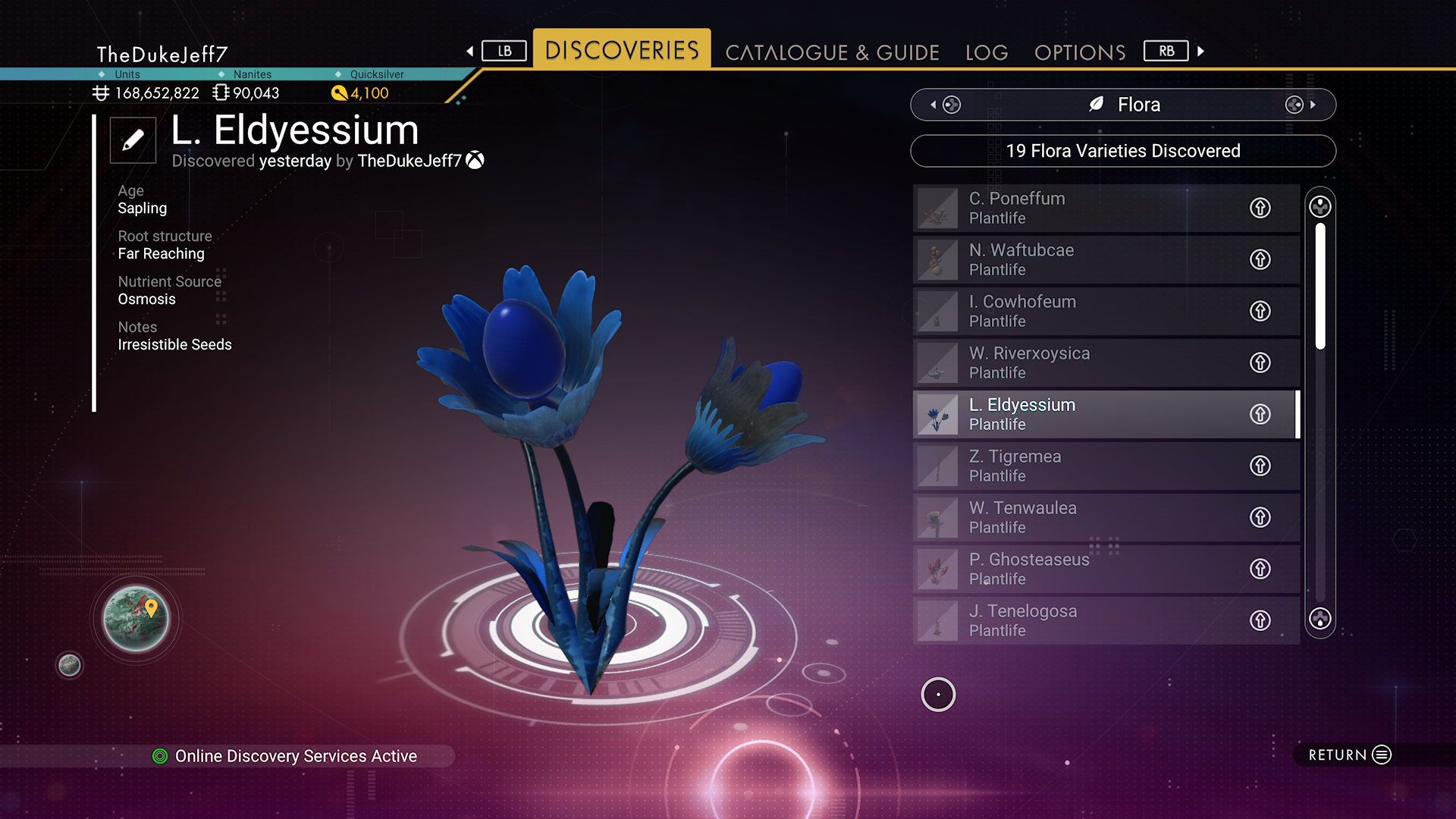The width and height of the screenshot is (1456, 819).
Task: Rename L. Eldyessium with the pencil icon
Action: [133, 140]
